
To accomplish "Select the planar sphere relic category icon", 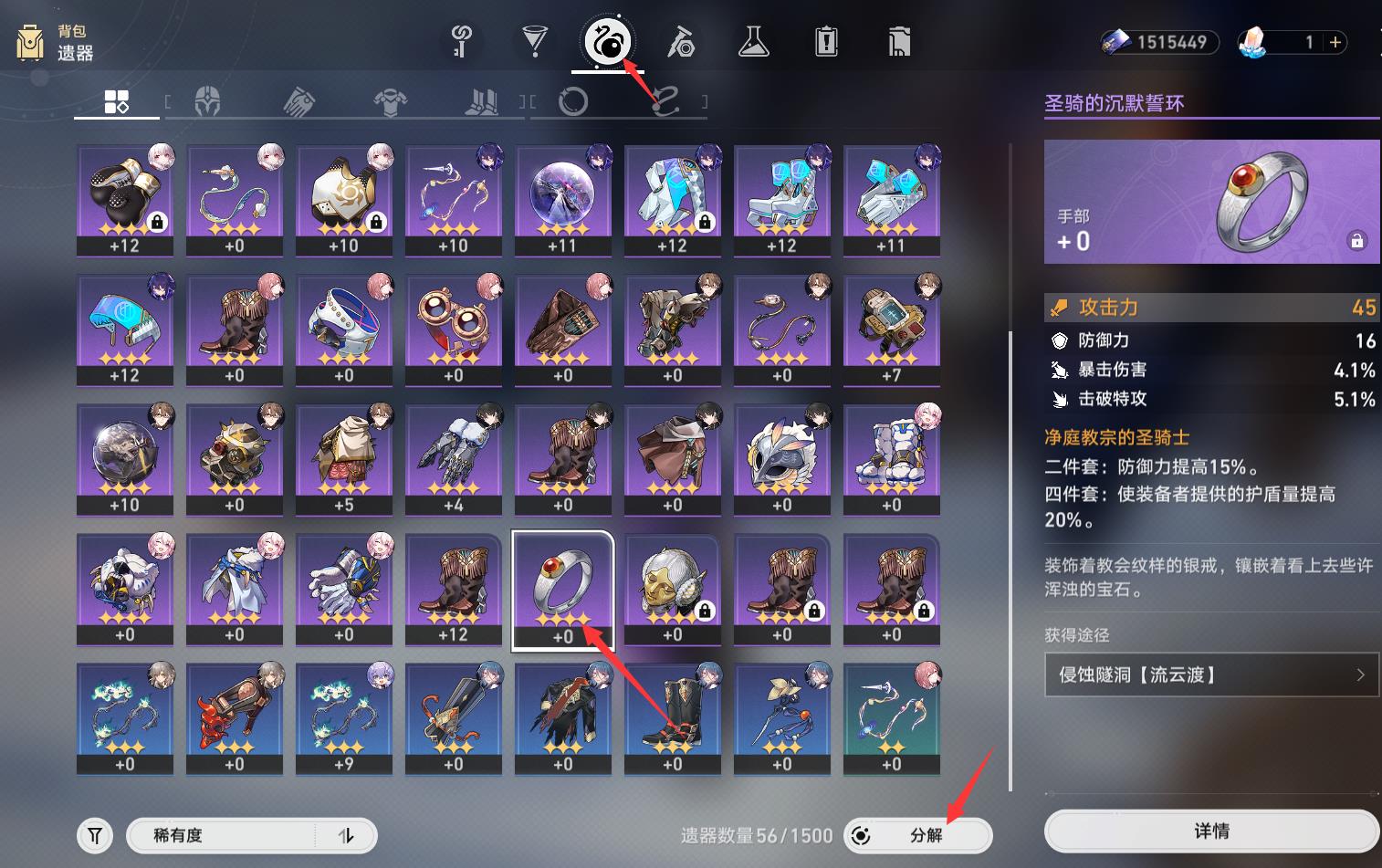I will (573, 102).
